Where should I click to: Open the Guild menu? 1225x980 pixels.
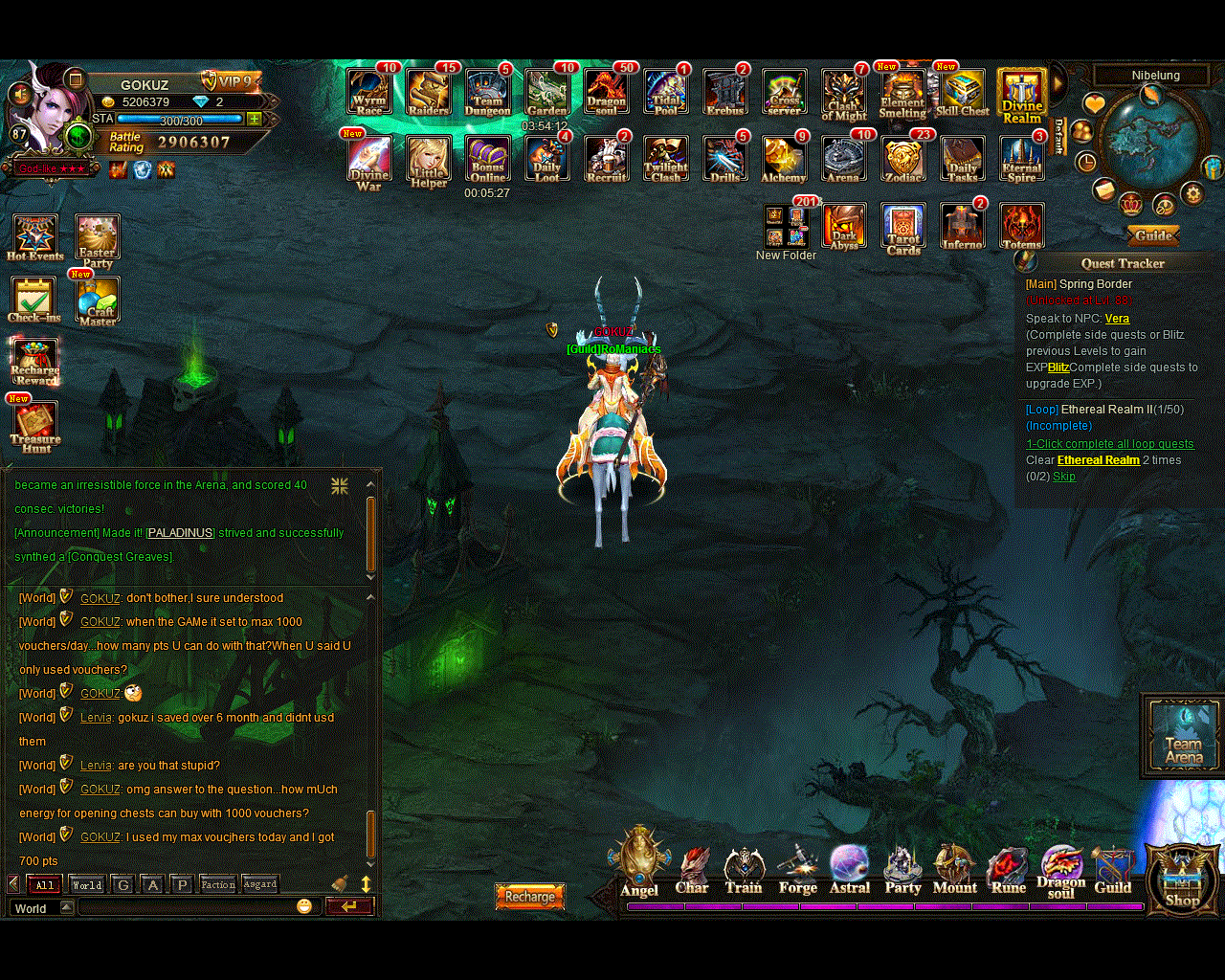coord(1113,869)
